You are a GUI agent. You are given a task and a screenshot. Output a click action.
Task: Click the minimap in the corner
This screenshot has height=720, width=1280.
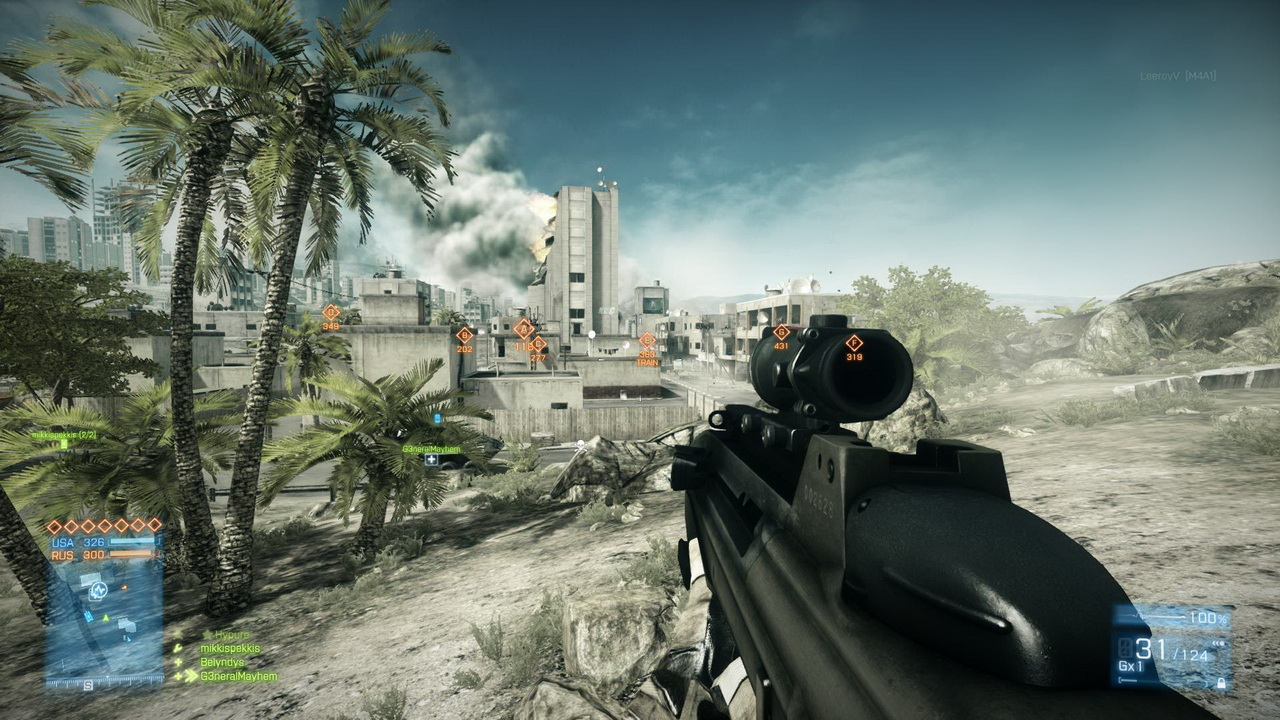[x=103, y=622]
